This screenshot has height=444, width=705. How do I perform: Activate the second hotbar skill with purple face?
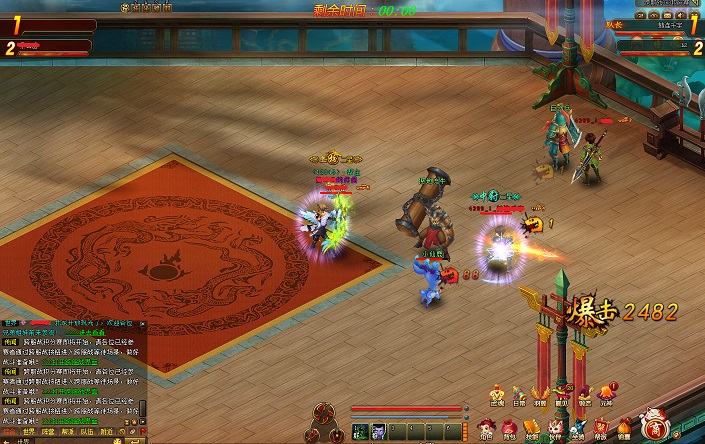pos(379,431)
